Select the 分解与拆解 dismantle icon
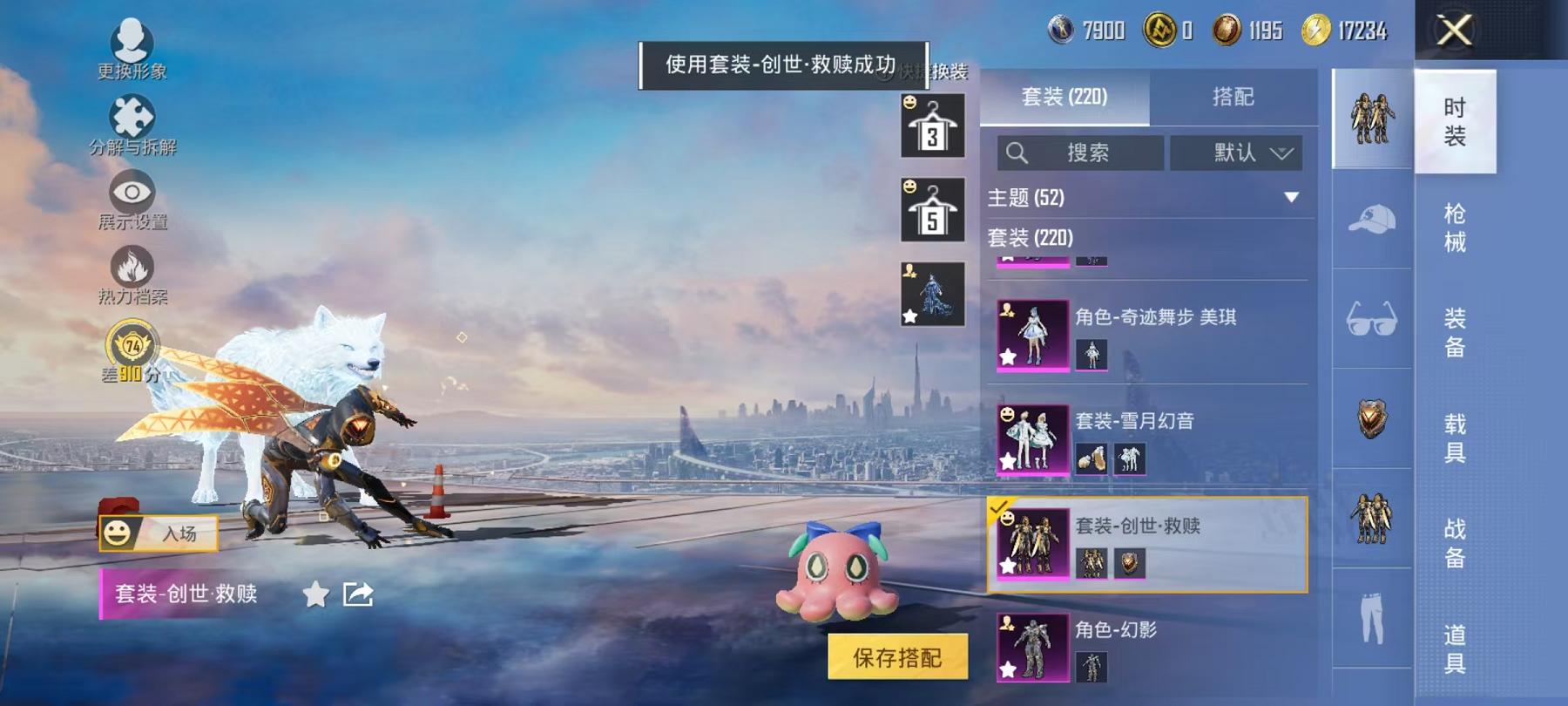The image size is (1568, 706). coord(131,113)
